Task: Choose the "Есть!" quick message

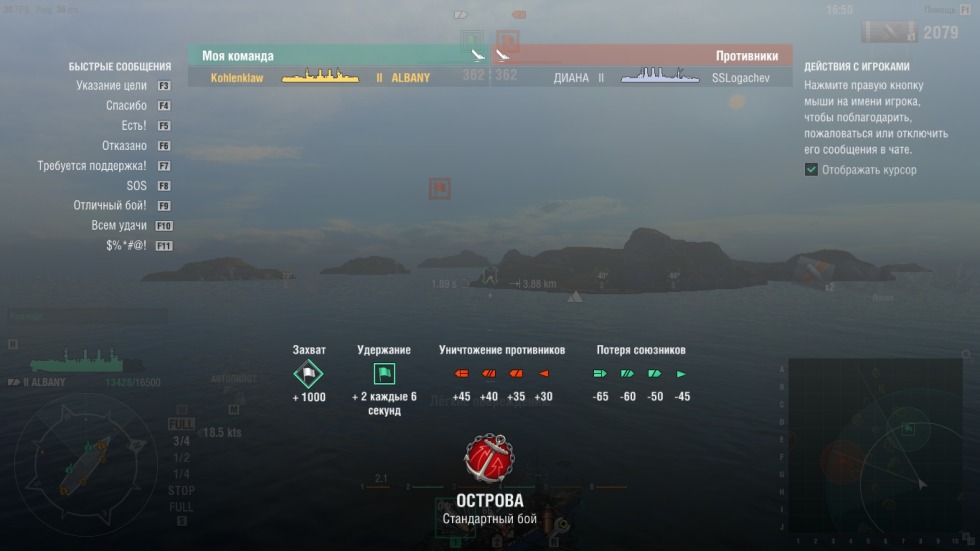Action: tap(133, 126)
